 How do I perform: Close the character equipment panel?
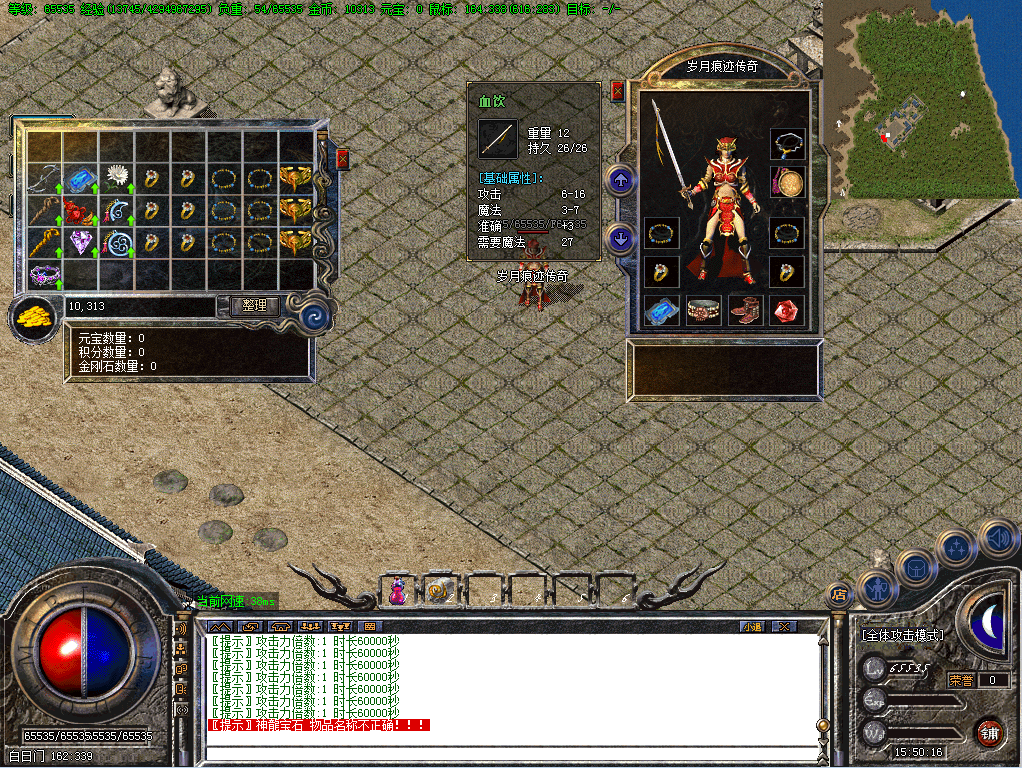coord(617,91)
